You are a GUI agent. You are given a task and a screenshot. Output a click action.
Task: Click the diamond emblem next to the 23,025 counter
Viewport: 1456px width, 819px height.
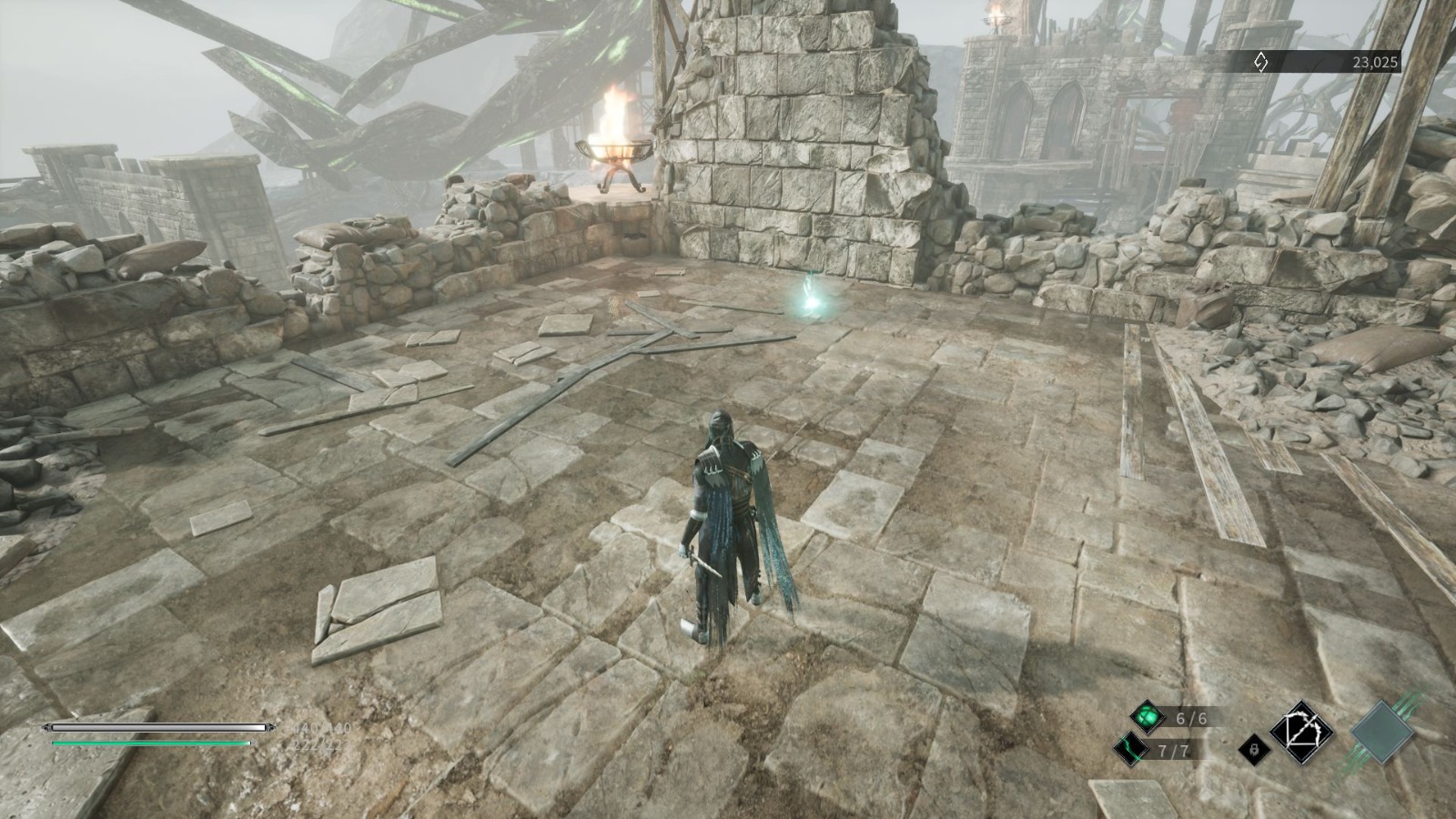(x=1261, y=62)
